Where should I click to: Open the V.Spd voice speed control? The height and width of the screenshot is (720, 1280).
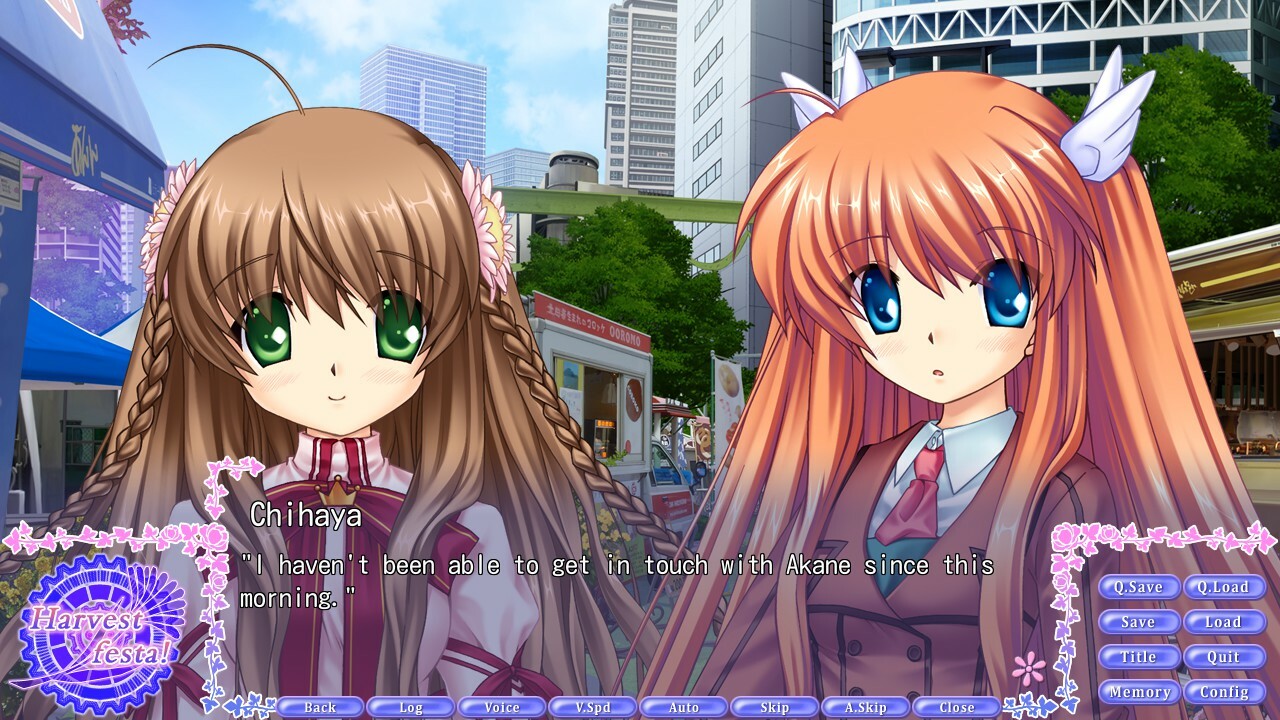592,706
